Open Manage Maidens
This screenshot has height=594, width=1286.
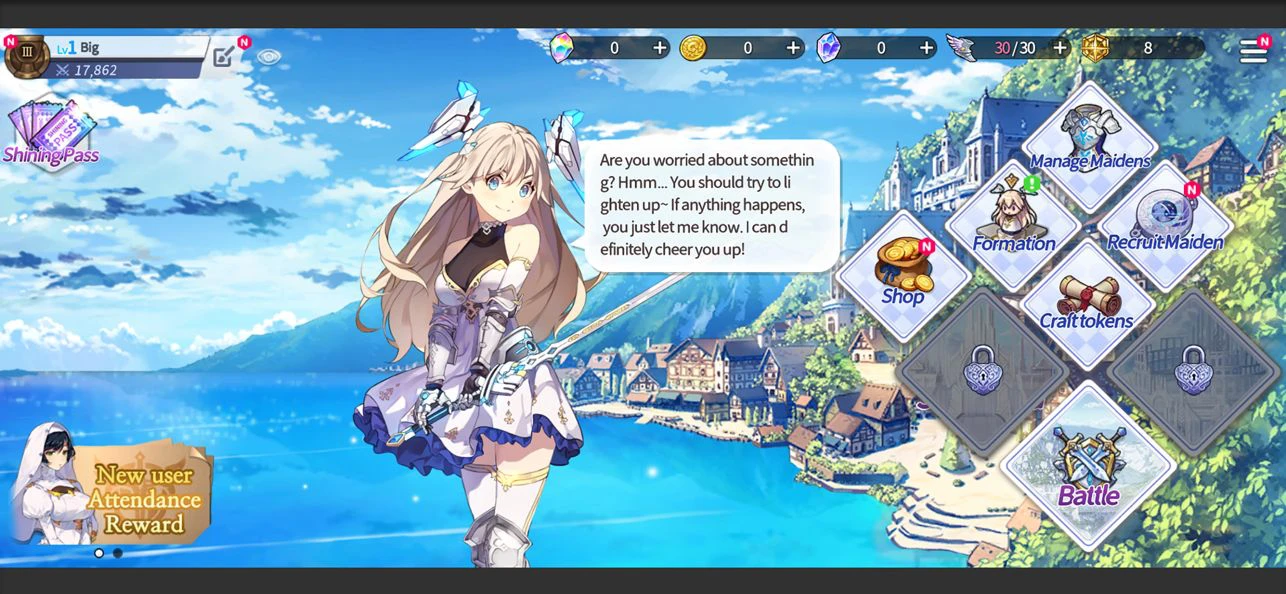[x=1089, y=140]
